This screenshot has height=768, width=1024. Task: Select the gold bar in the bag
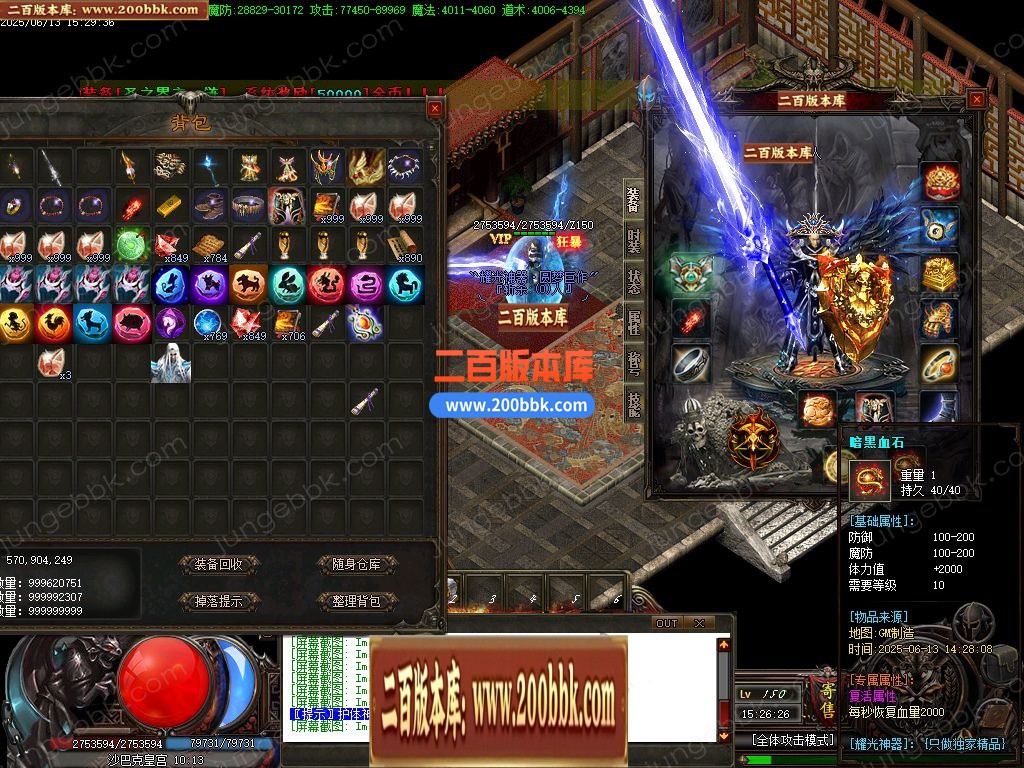coord(170,205)
